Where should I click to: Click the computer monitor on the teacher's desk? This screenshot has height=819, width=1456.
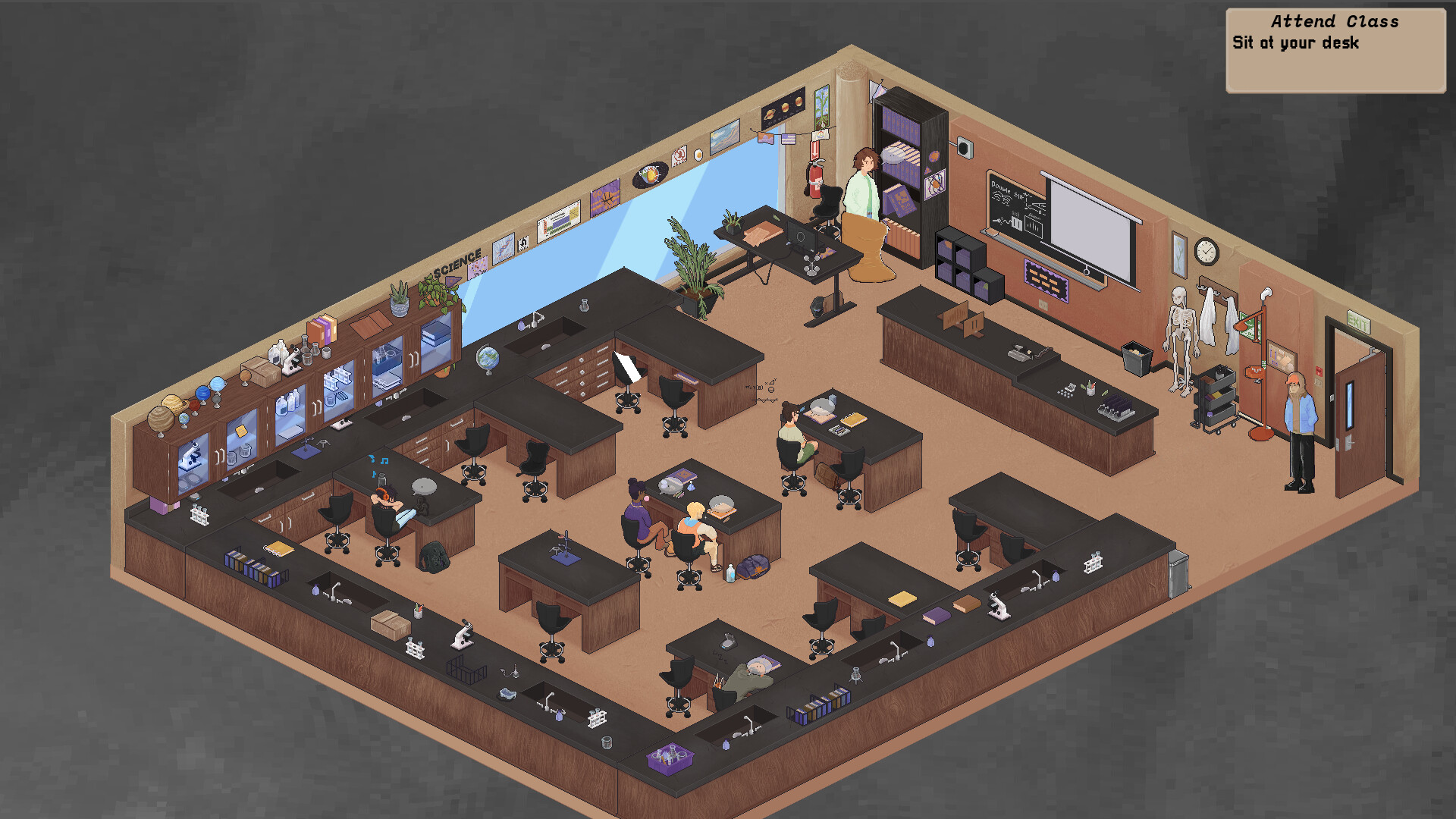click(x=802, y=239)
